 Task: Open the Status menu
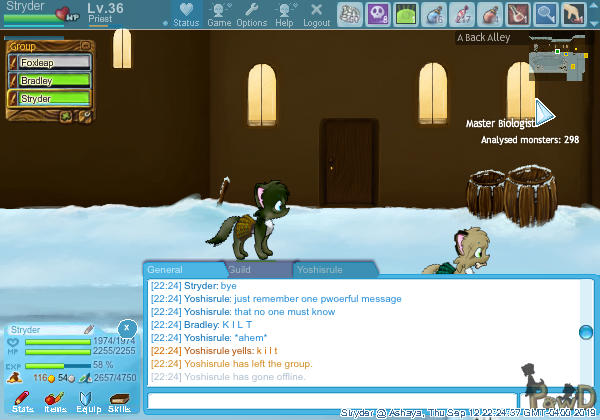[186, 13]
